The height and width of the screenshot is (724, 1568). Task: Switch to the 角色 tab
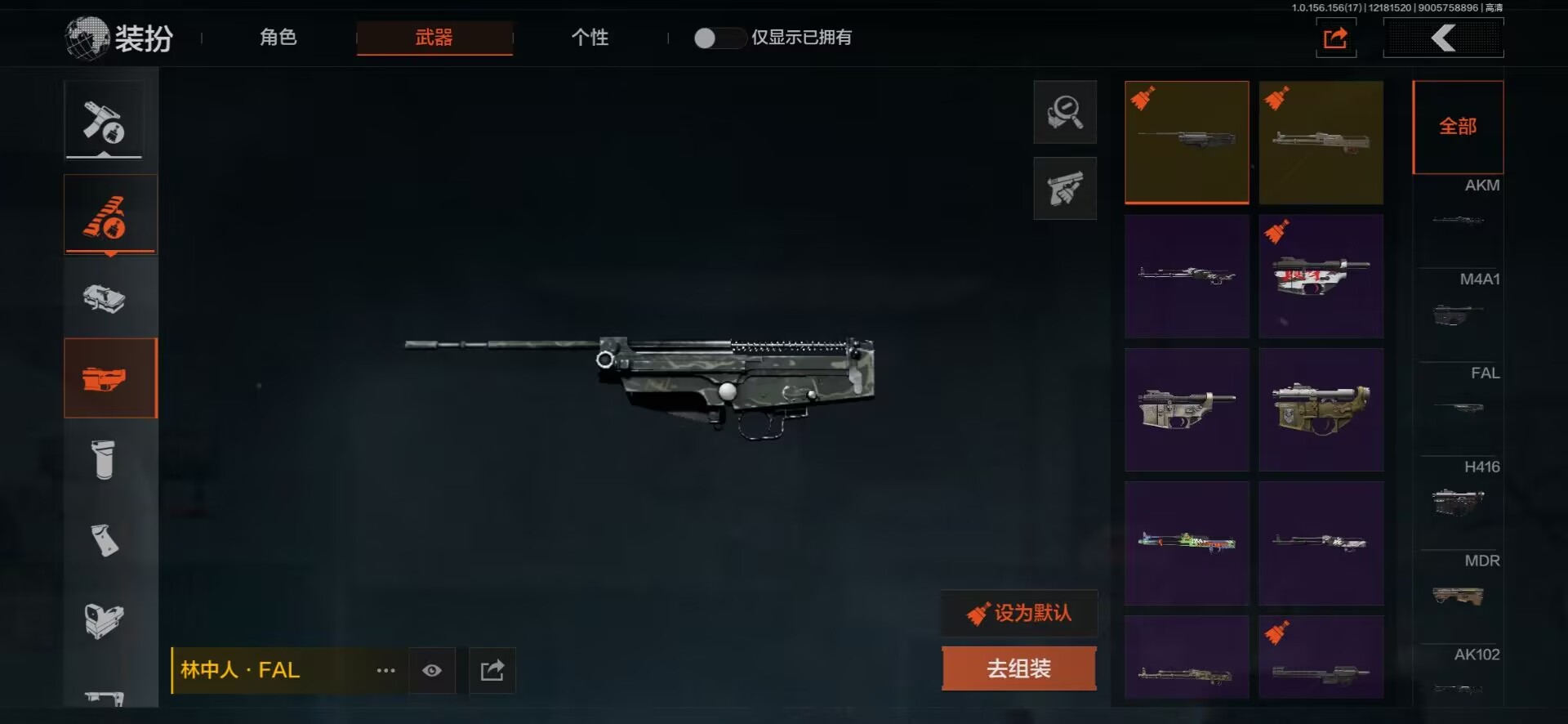pos(278,38)
